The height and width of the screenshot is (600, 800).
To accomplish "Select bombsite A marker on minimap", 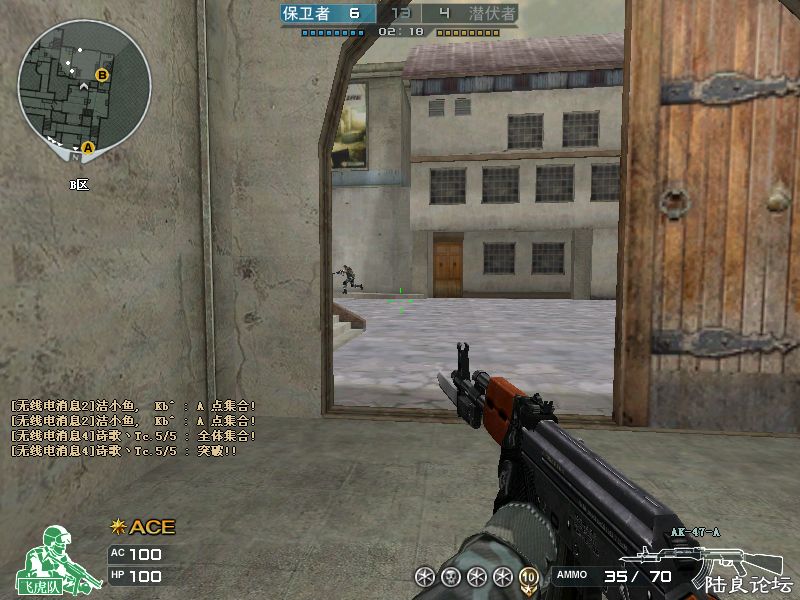I will pyautogui.click(x=87, y=147).
